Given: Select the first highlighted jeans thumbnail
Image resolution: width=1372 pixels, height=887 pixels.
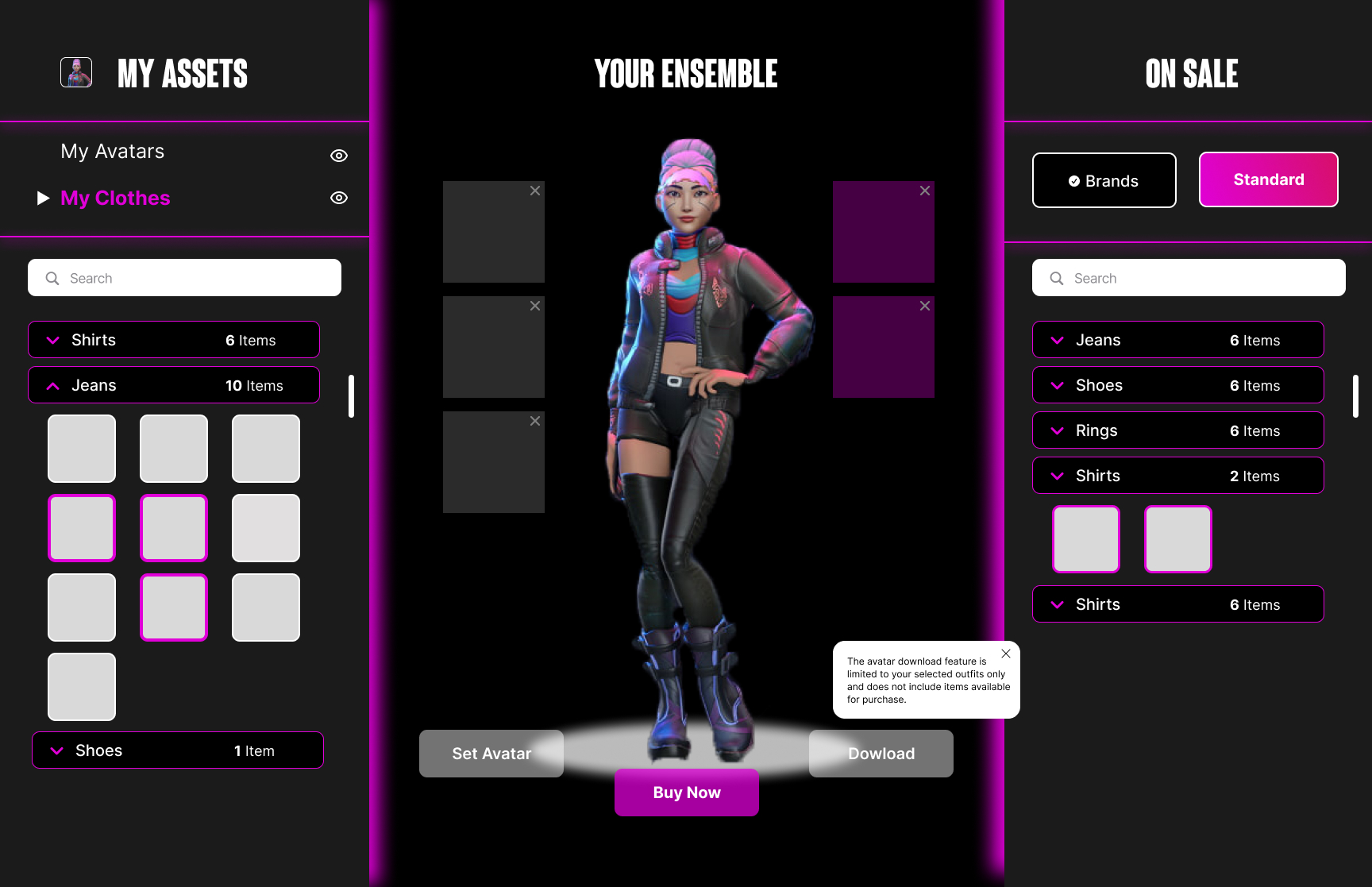Looking at the screenshot, I should 82,527.
